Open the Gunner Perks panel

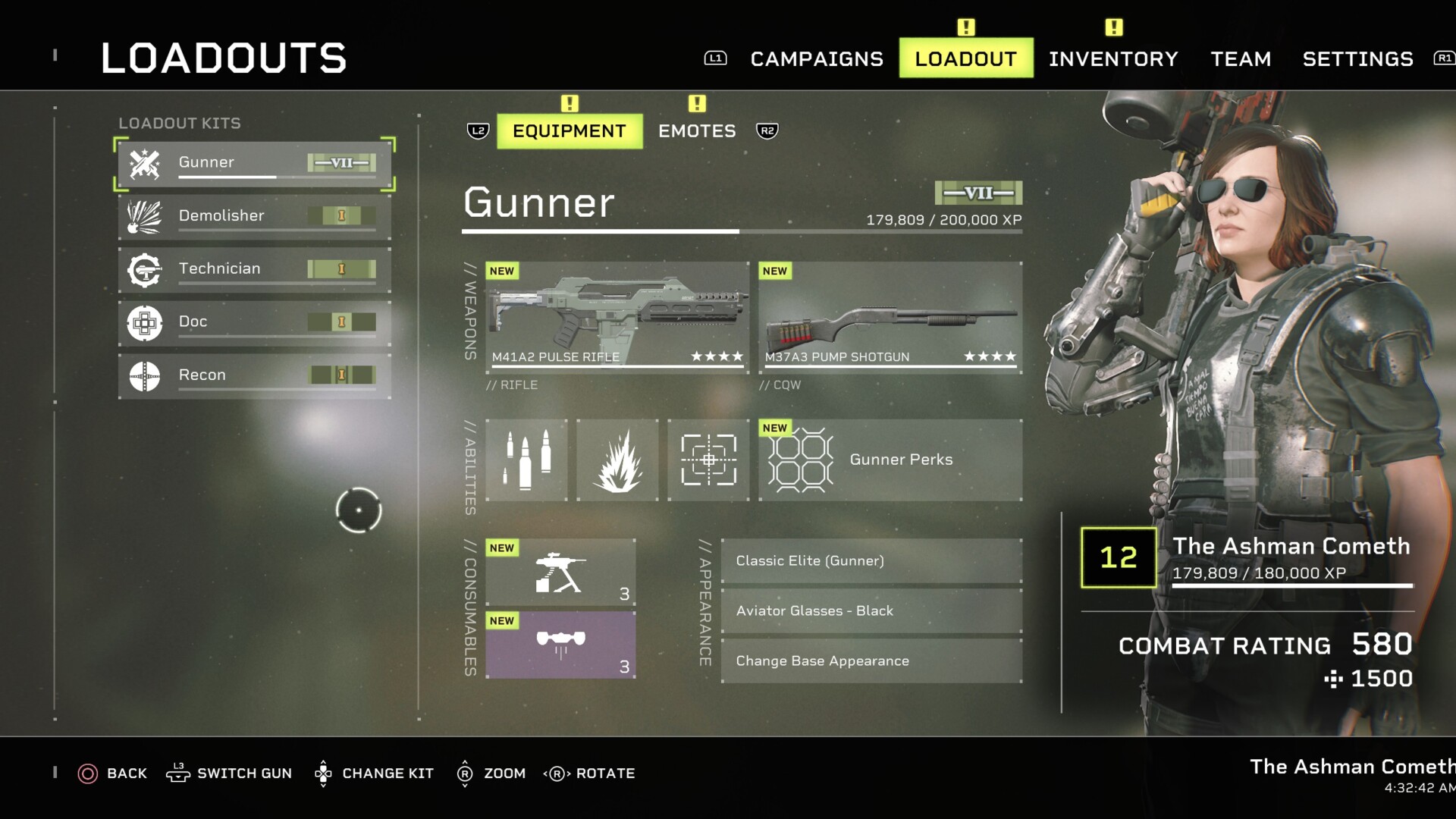point(890,460)
